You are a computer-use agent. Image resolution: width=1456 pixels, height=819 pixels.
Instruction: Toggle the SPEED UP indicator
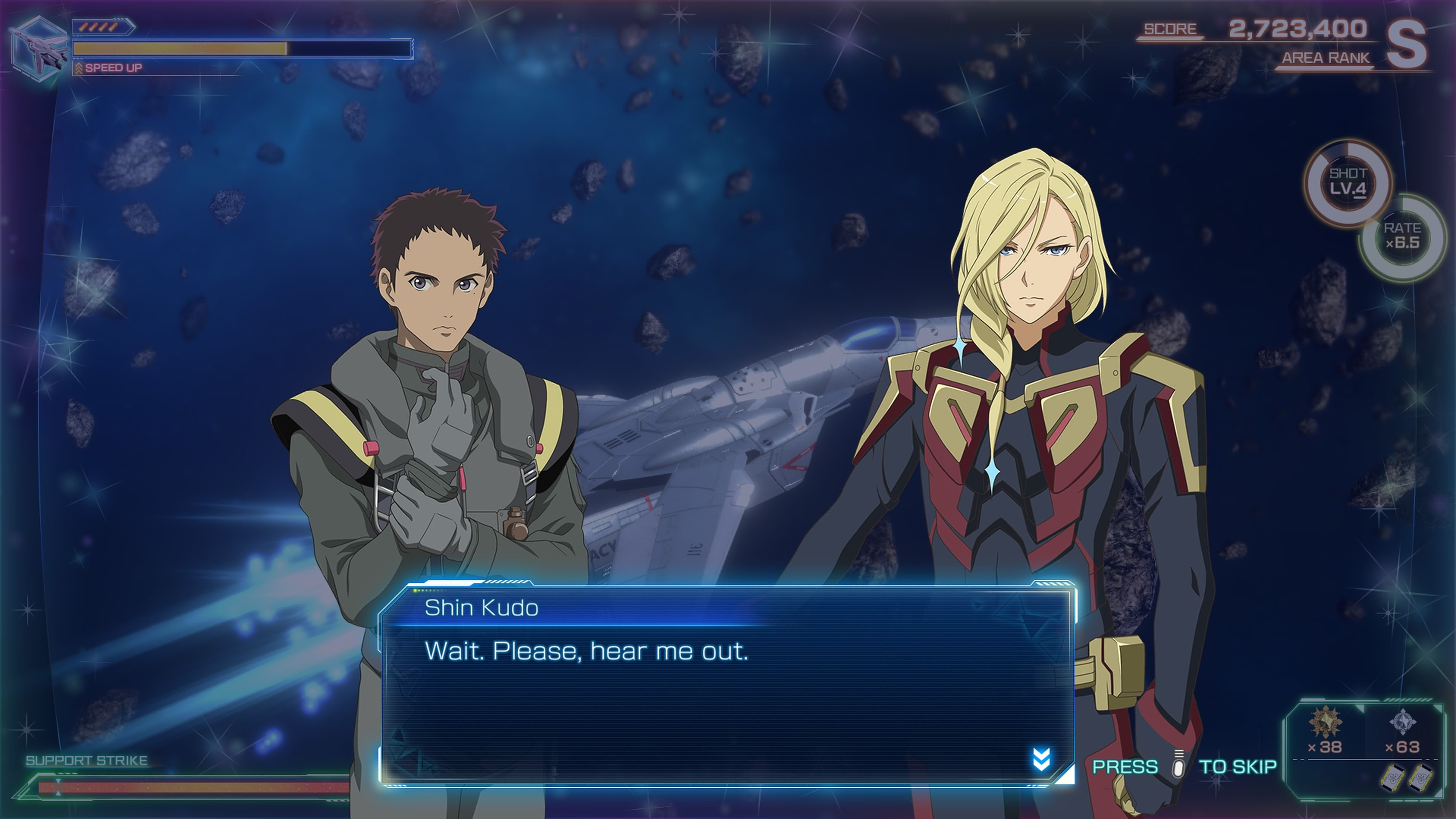point(113,69)
